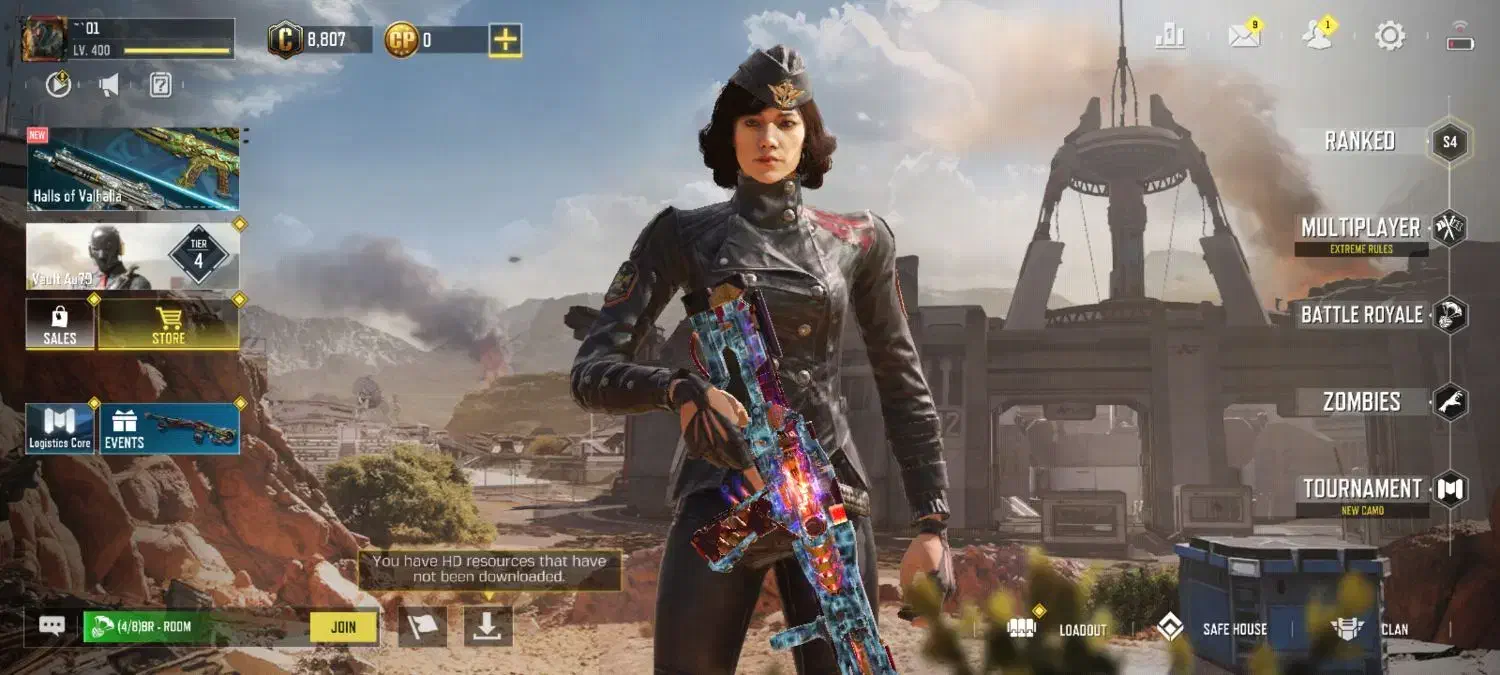View the leaderboard bar-chart icon
1500x675 pixels.
click(1170, 37)
